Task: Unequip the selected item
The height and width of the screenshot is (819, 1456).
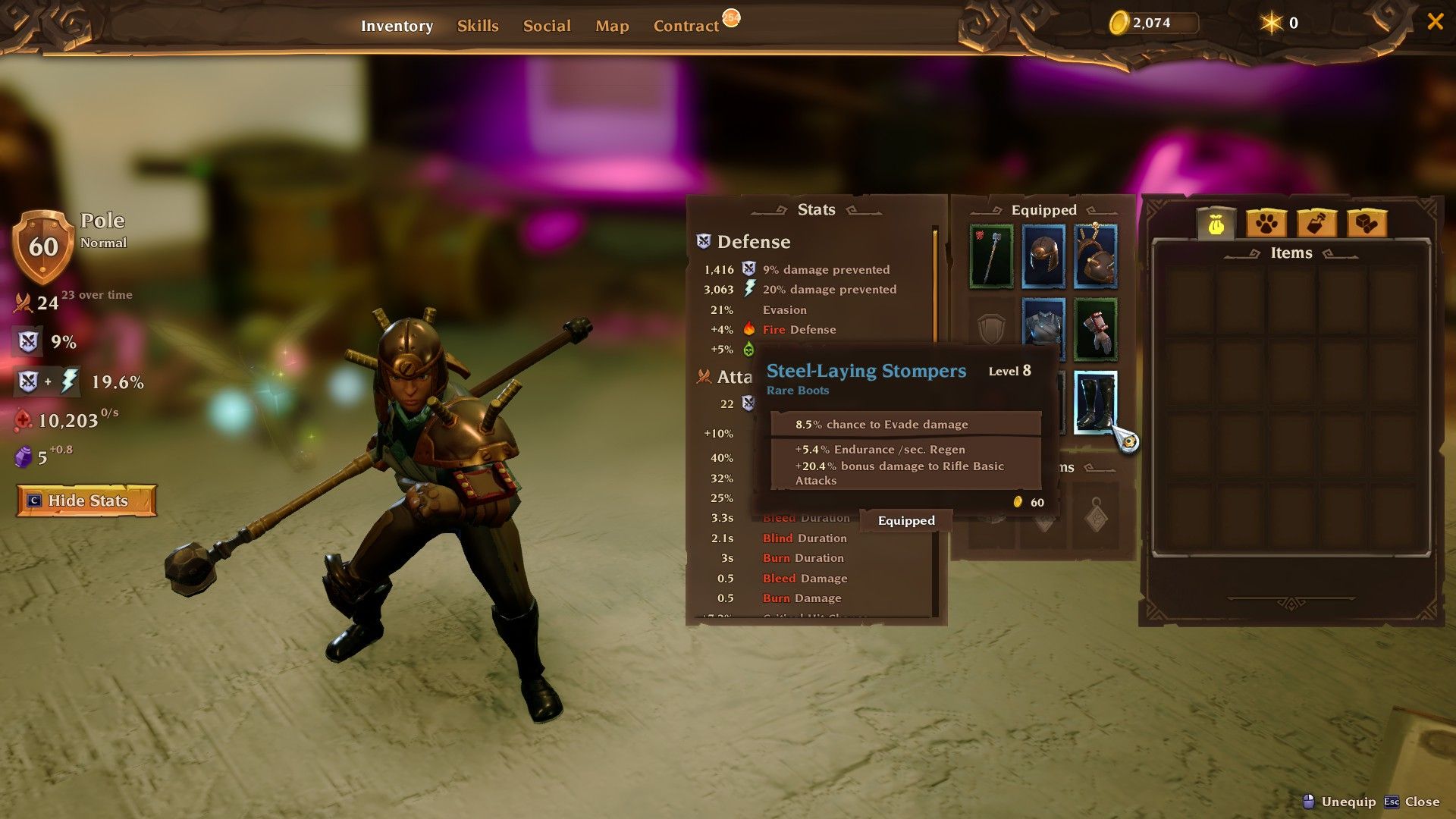Action: click(x=1348, y=802)
